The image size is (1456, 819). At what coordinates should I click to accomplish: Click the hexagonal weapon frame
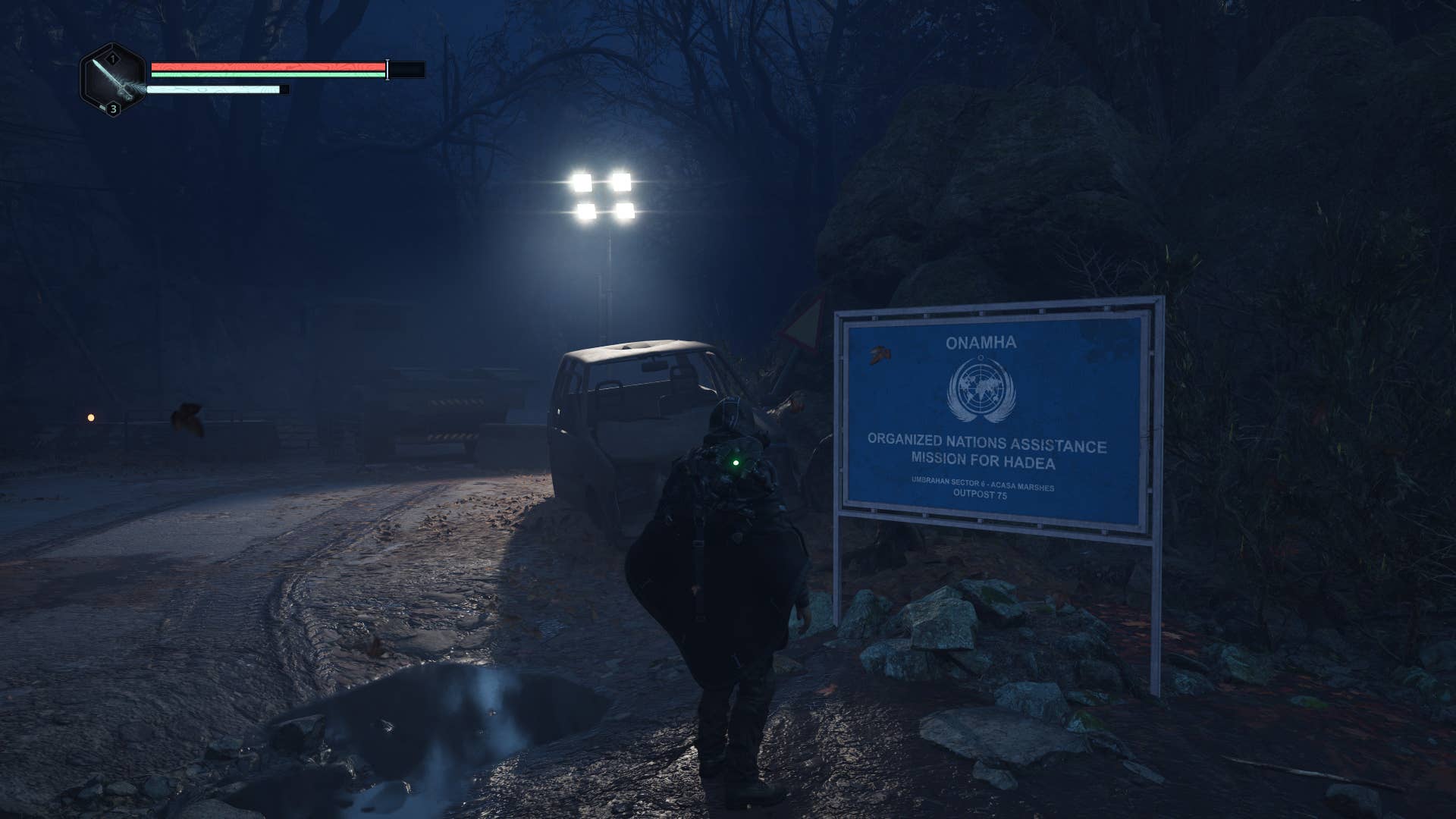coord(112,80)
